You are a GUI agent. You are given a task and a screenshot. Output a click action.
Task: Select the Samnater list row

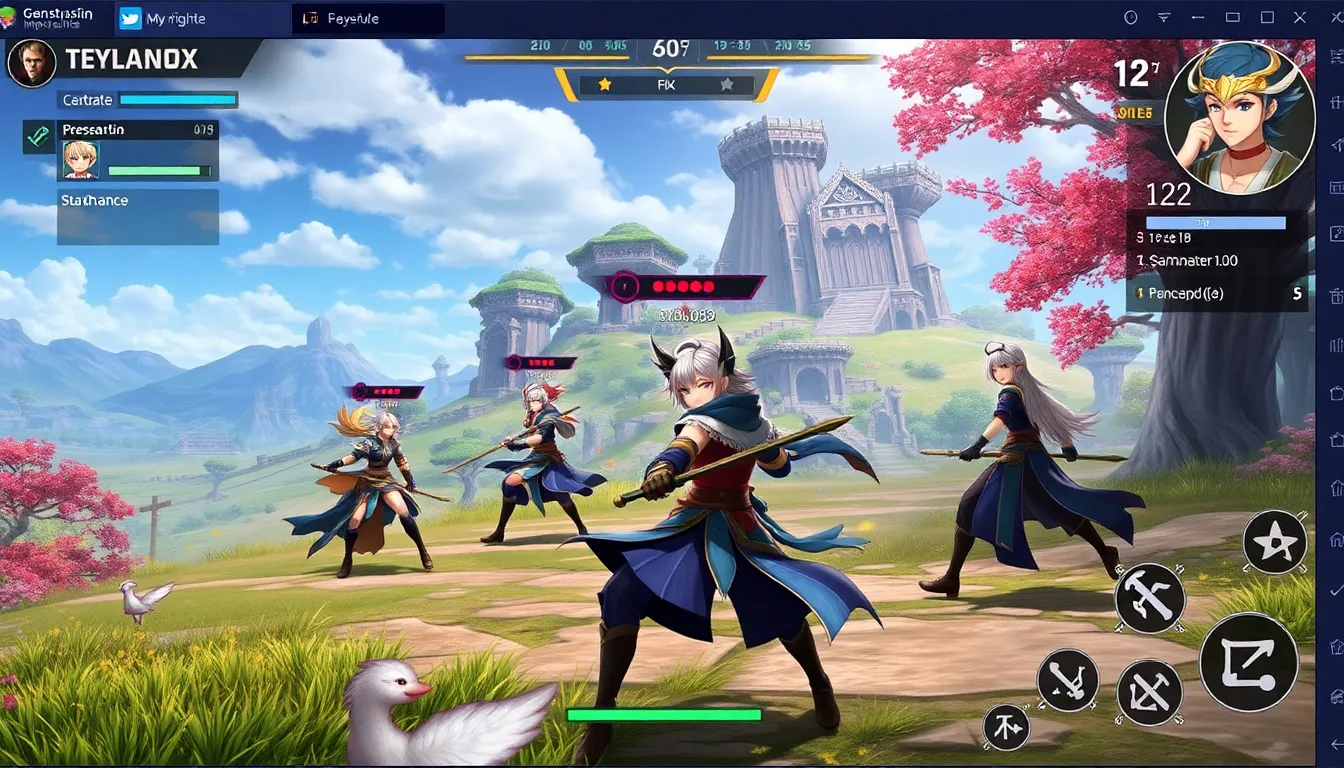coord(1218,260)
